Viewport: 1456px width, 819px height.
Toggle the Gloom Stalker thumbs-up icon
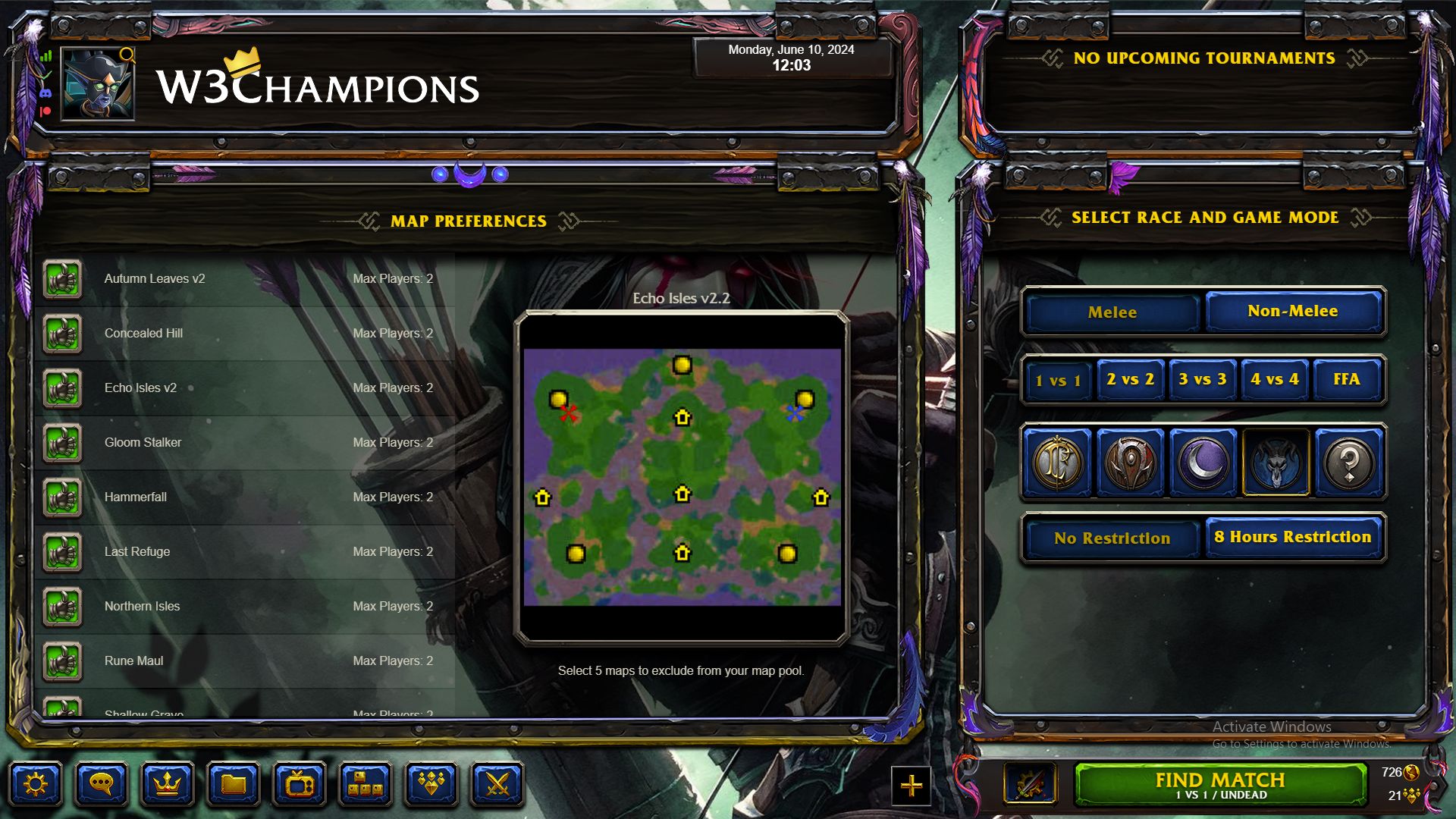click(63, 443)
